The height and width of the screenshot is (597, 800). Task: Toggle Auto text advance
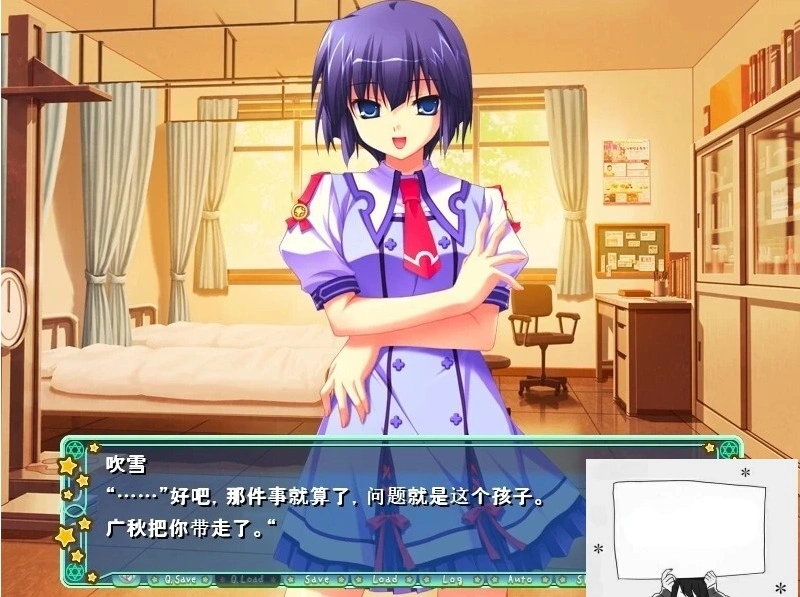(520, 579)
